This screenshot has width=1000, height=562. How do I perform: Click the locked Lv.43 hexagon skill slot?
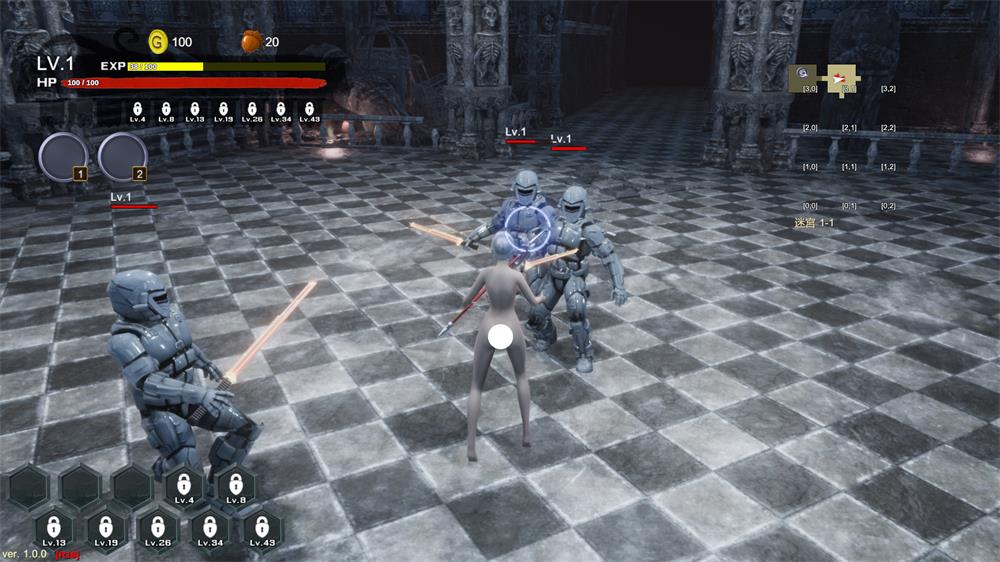click(262, 529)
